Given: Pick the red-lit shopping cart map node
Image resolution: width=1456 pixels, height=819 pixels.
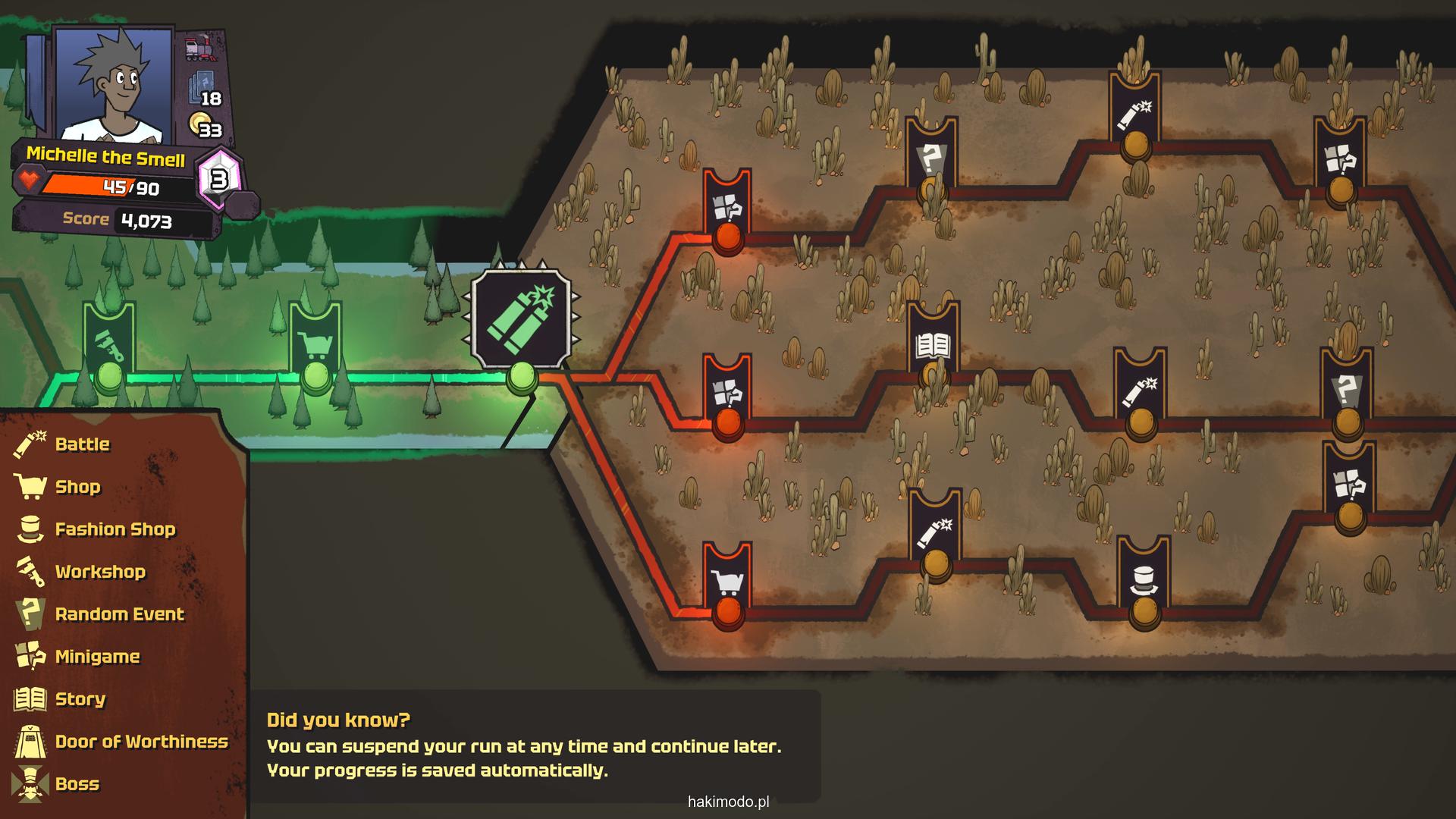Looking at the screenshot, I should click(x=728, y=584).
